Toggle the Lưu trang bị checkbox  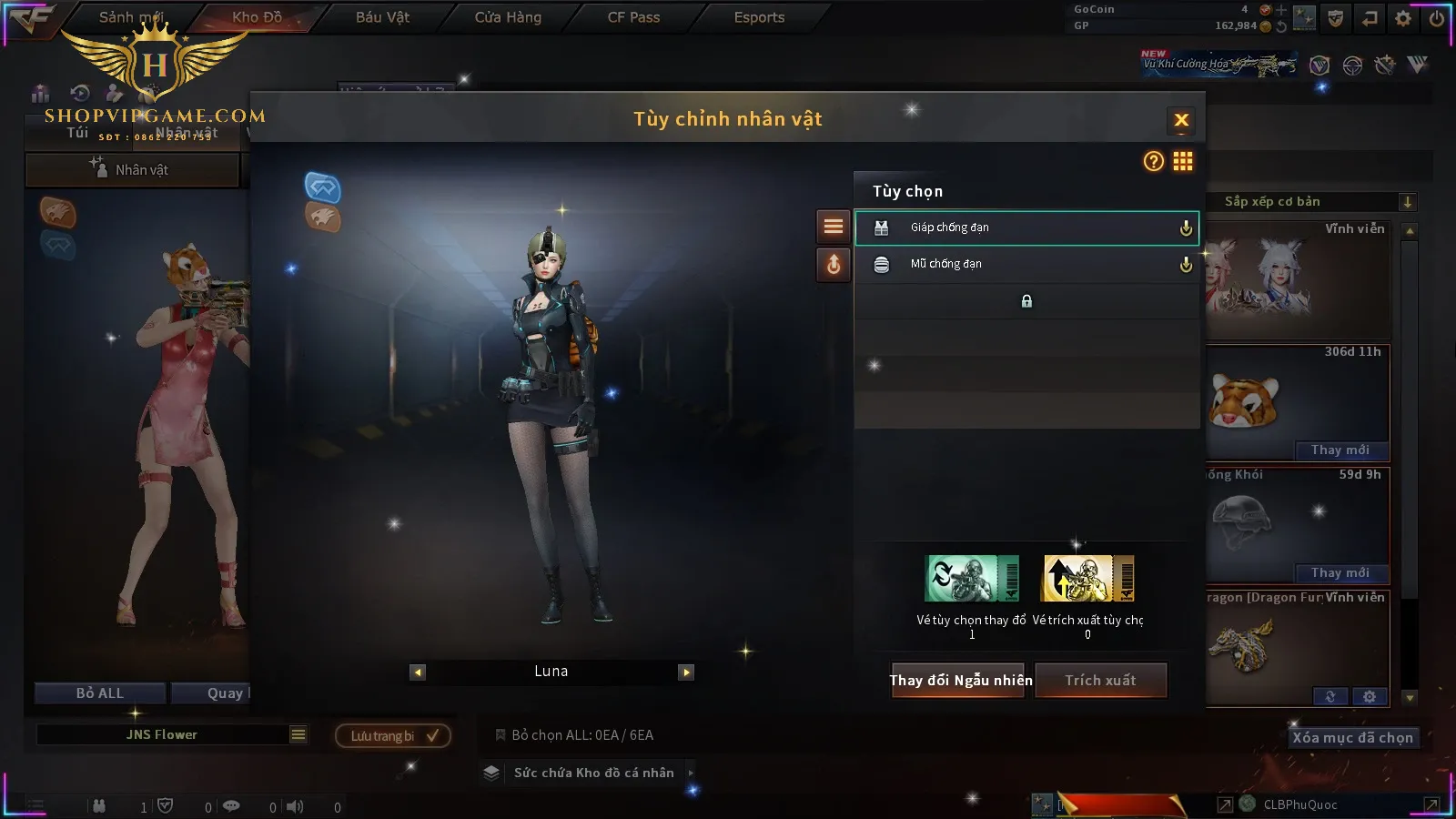[x=432, y=735]
